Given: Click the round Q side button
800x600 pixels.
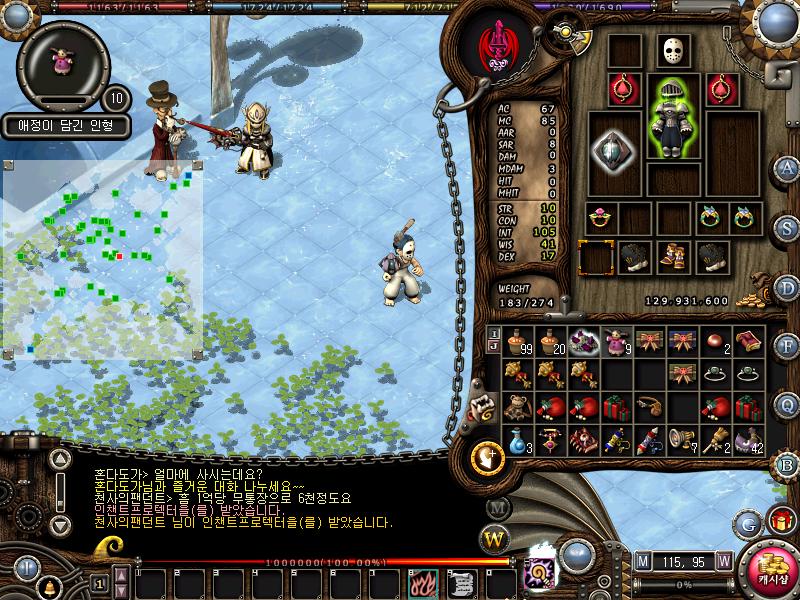Looking at the screenshot, I should click(787, 404).
